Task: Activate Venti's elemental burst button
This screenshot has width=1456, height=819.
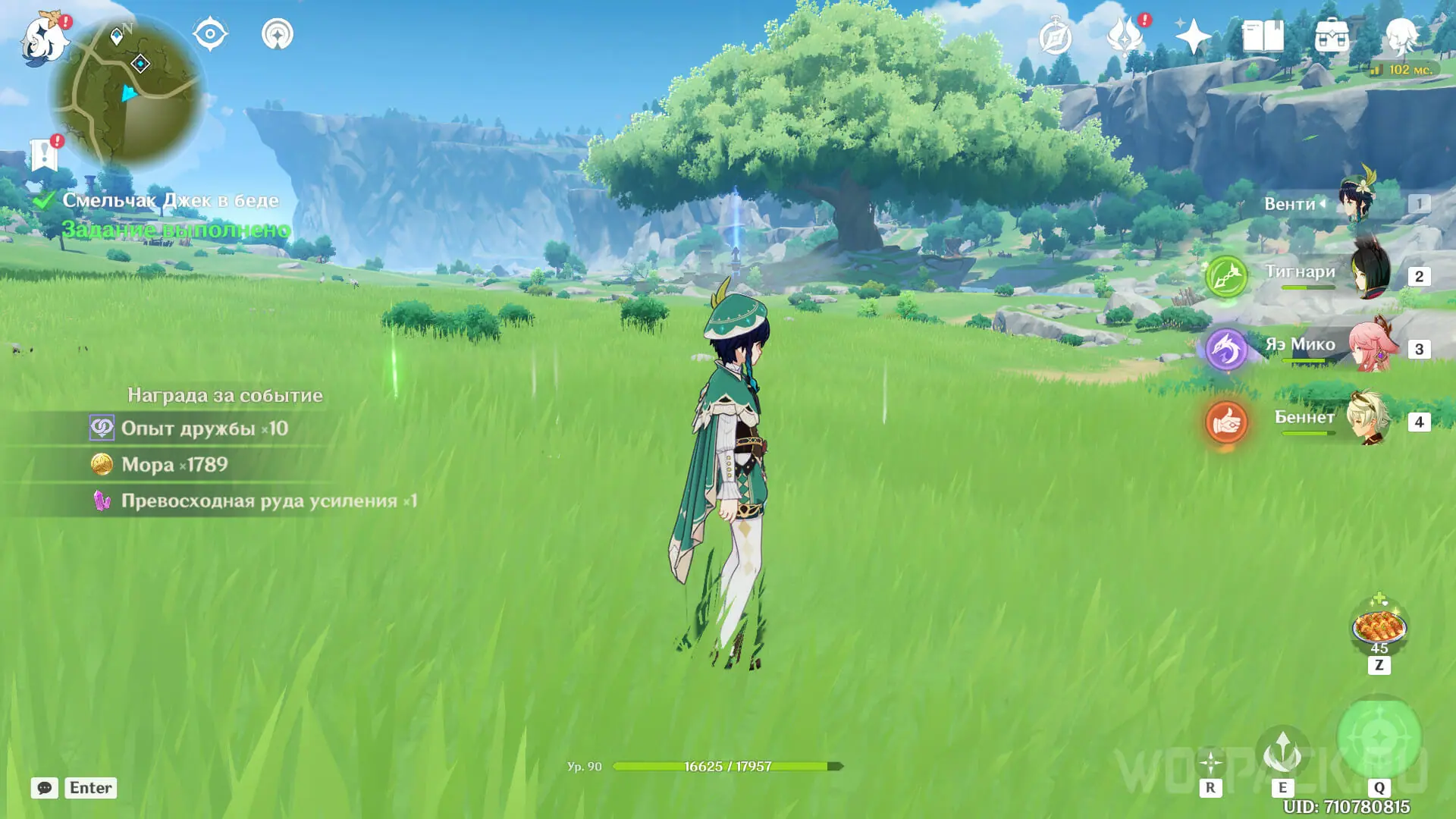Action: pyautogui.click(x=1379, y=737)
